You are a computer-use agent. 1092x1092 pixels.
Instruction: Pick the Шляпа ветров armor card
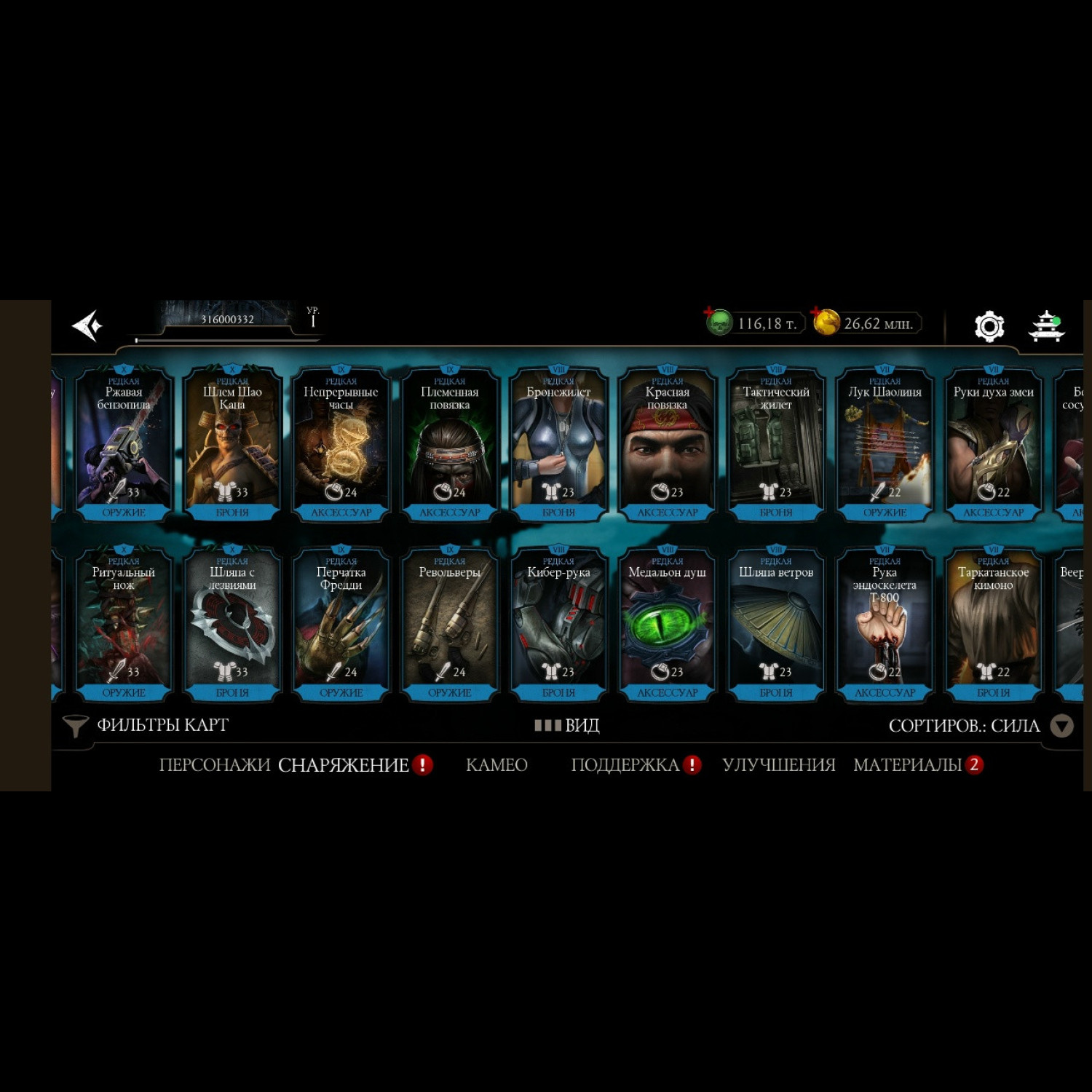point(776,625)
